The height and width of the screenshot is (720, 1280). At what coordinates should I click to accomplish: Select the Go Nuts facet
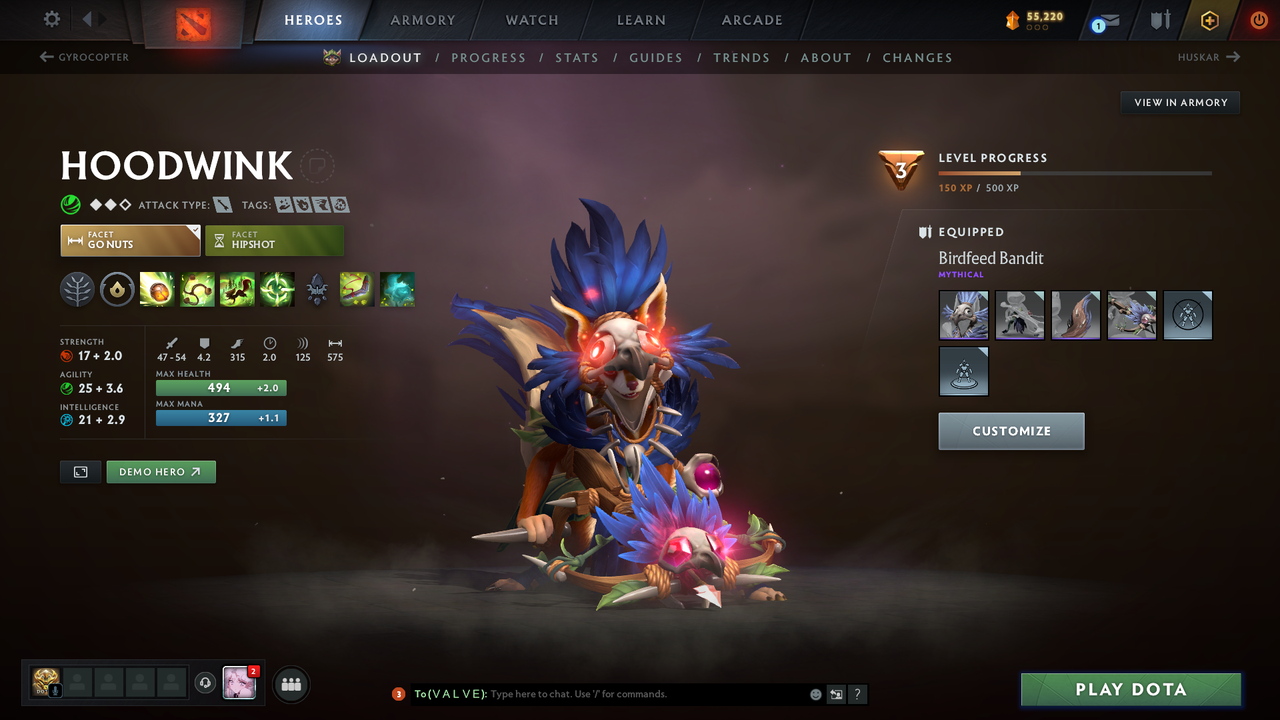(x=130, y=240)
